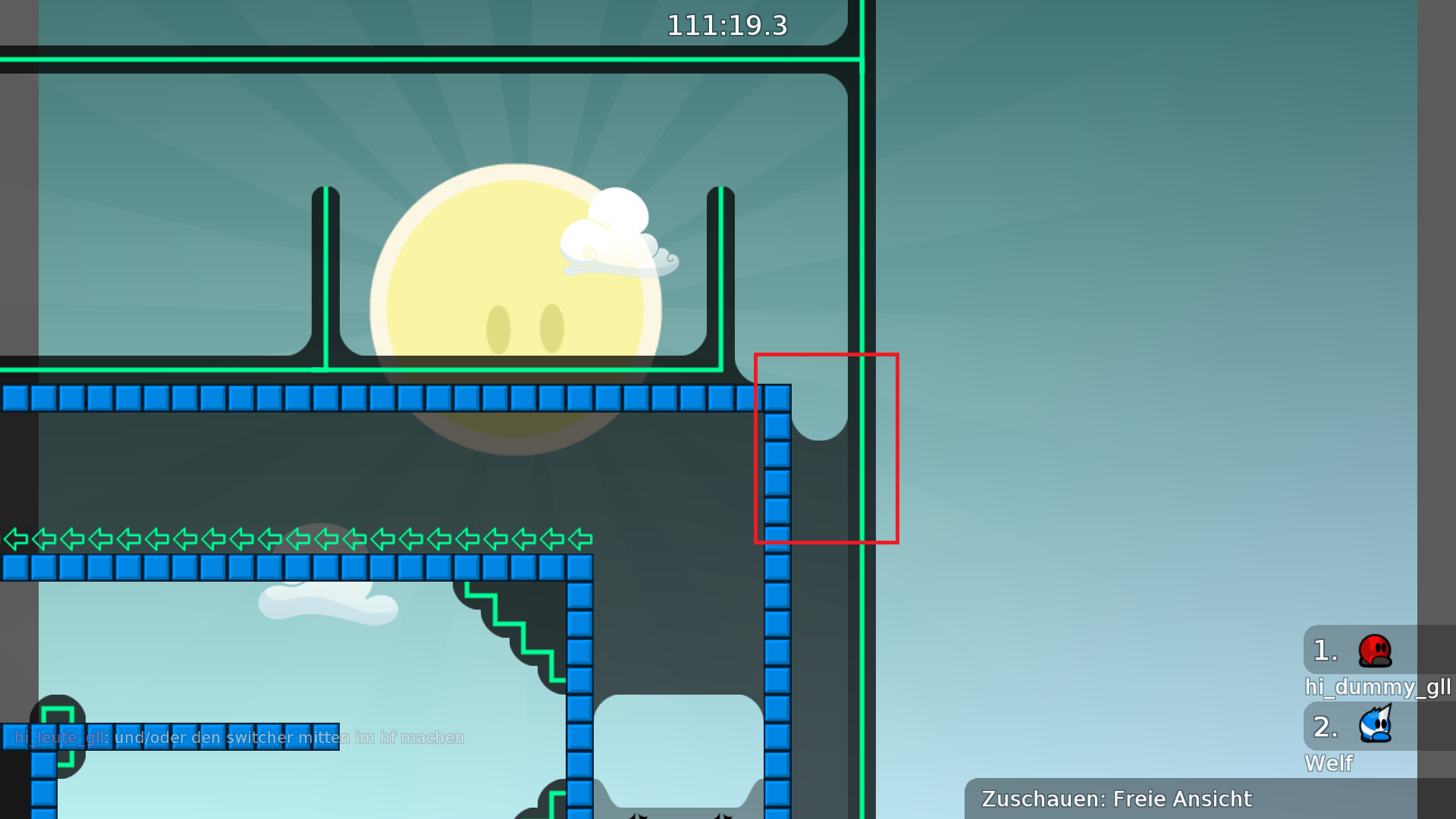The width and height of the screenshot is (1456, 819).
Task: Select the red tee avatar of hi_dummy_gll
Action: (1373, 652)
